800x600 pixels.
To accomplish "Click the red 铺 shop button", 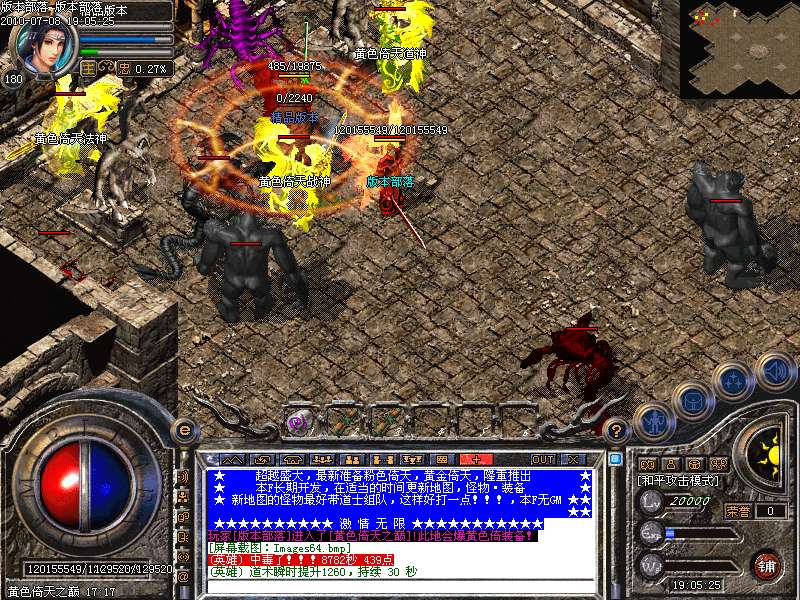I will (767, 565).
